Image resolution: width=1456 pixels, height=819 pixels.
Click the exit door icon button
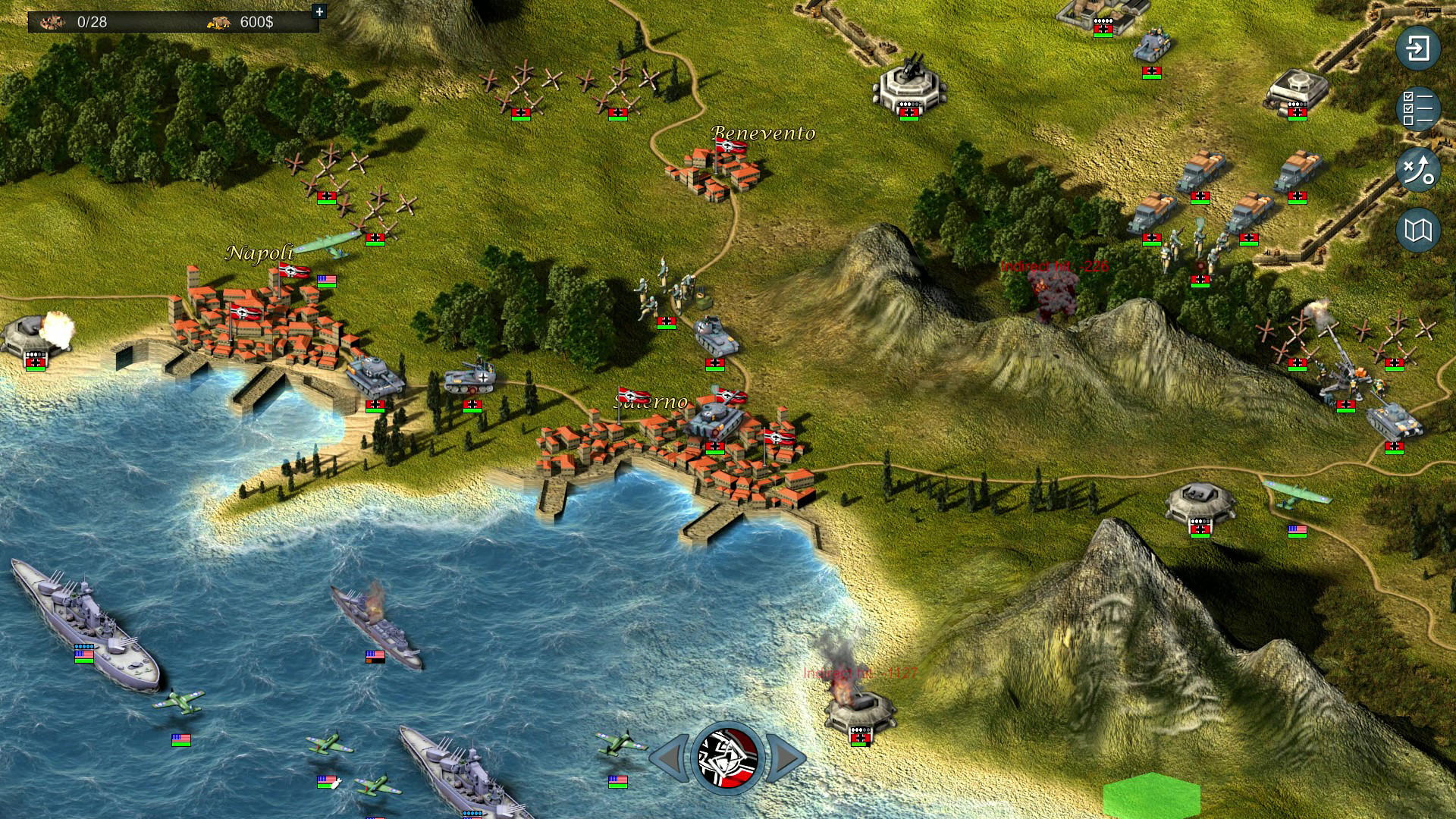[1418, 49]
